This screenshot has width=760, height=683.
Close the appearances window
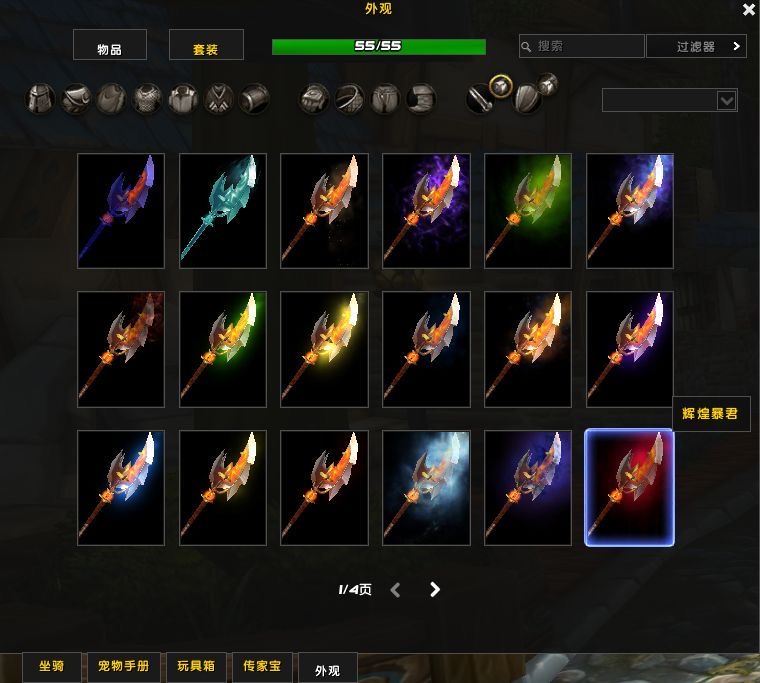[x=748, y=10]
